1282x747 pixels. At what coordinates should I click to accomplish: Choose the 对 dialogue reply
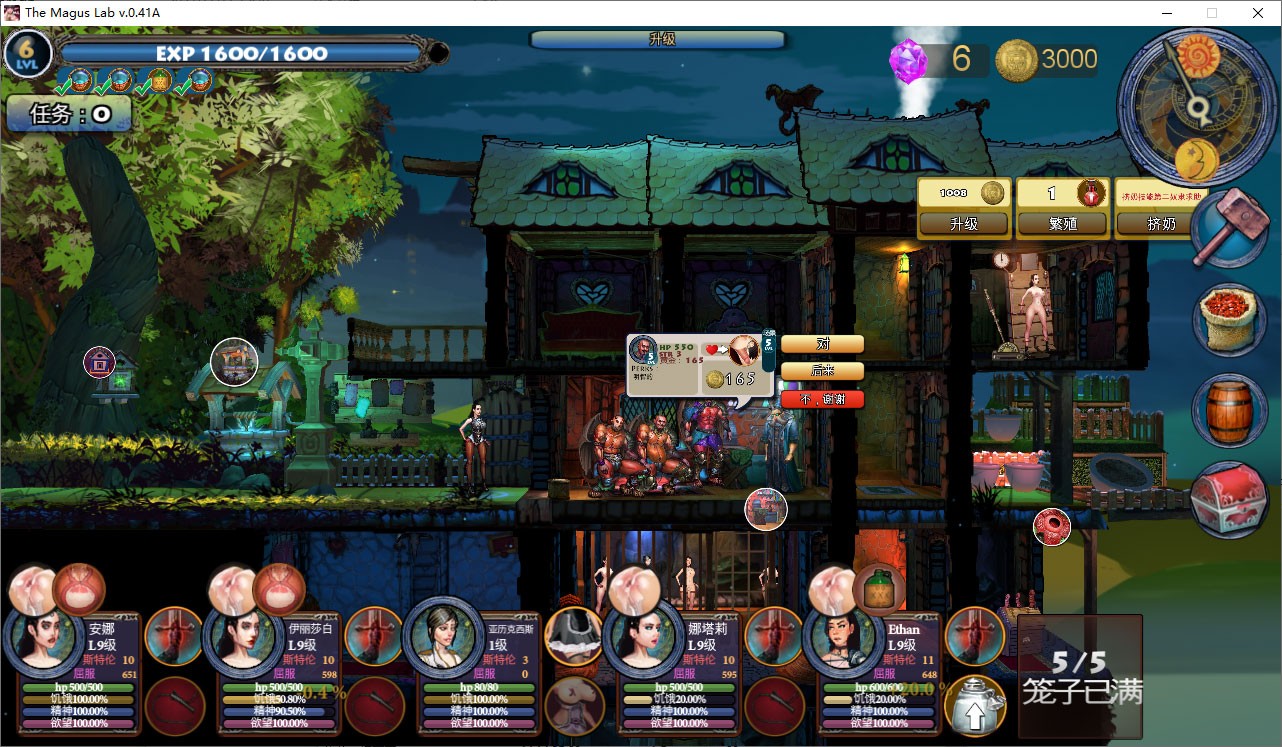822,344
